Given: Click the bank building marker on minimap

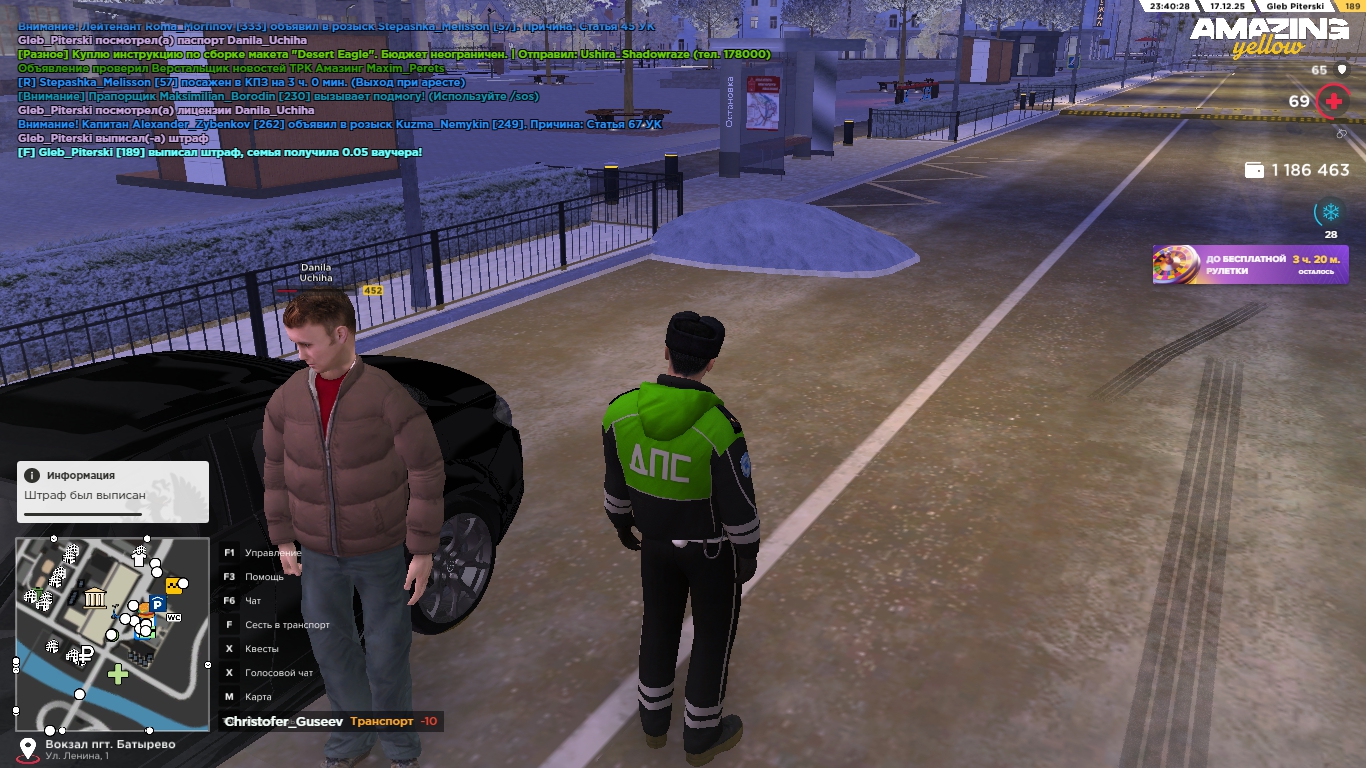Looking at the screenshot, I should point(96,598).
